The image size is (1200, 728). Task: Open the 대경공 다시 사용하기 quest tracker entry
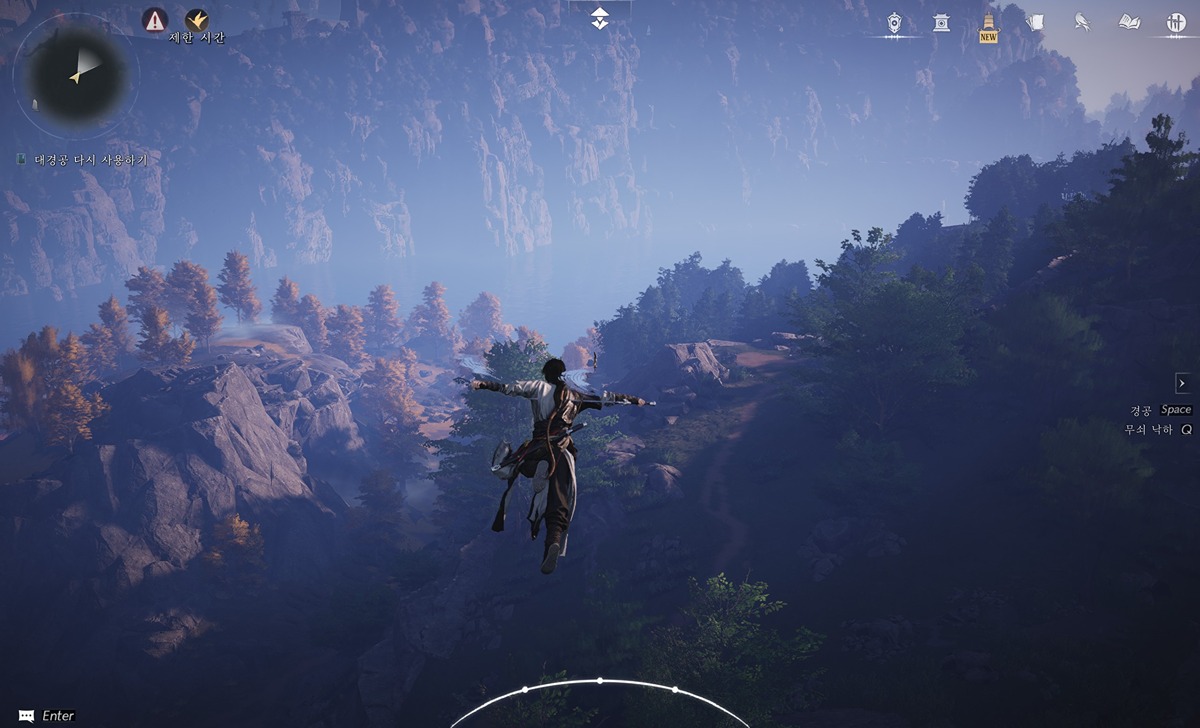pyautogui.click(x=90, y=159)
